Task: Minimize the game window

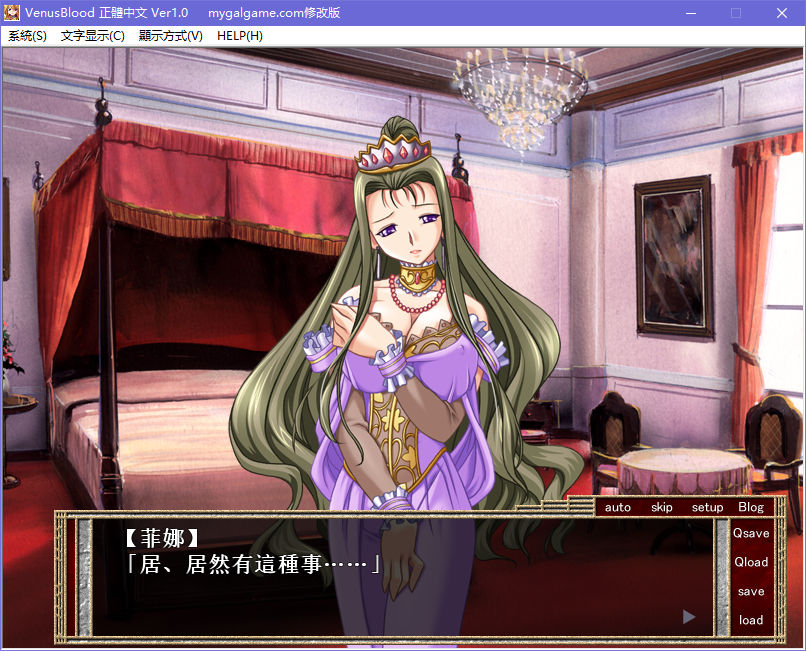Action: [x=690, y=13]
